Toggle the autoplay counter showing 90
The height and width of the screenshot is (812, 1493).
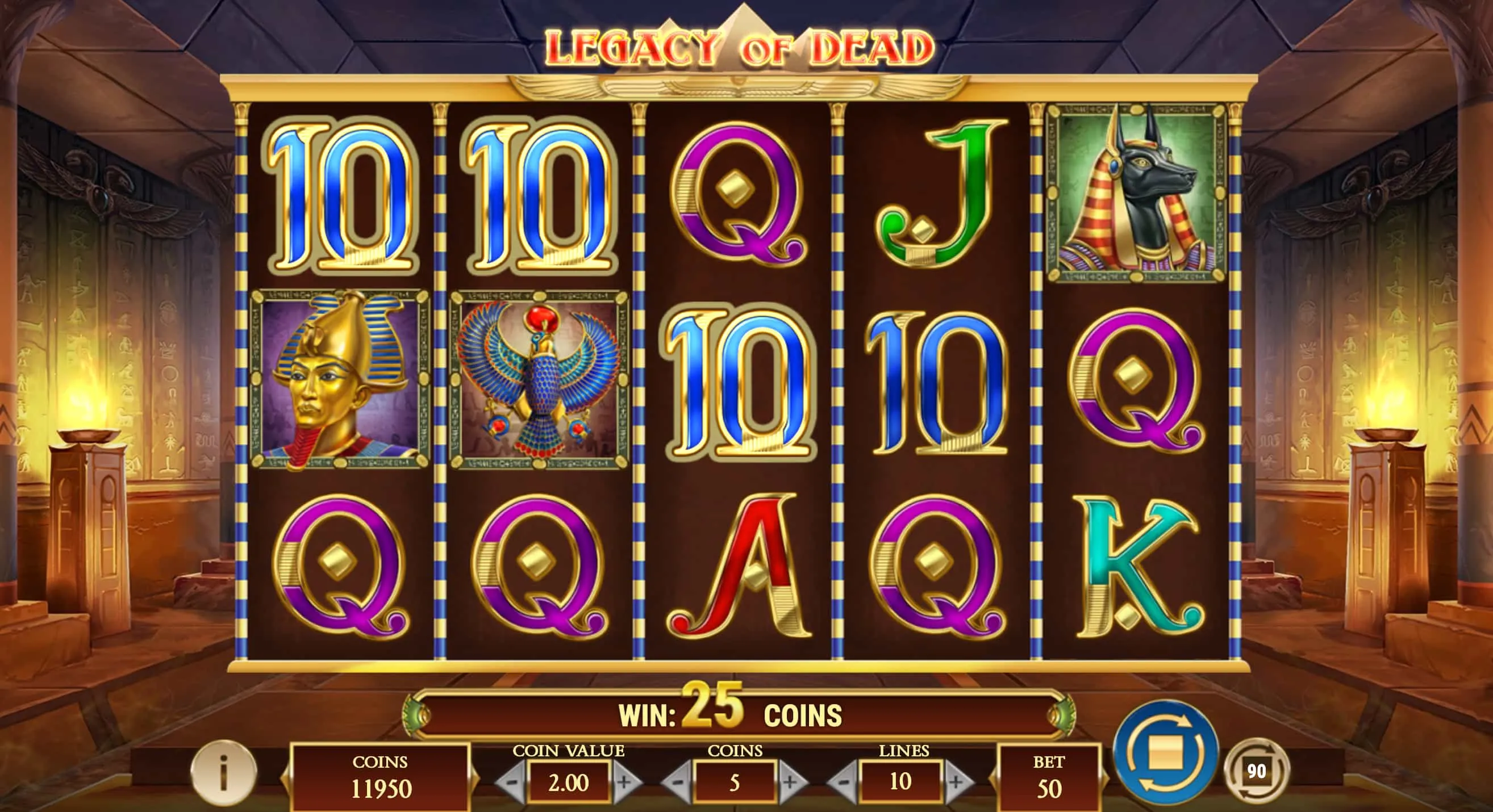[1256, 771]
